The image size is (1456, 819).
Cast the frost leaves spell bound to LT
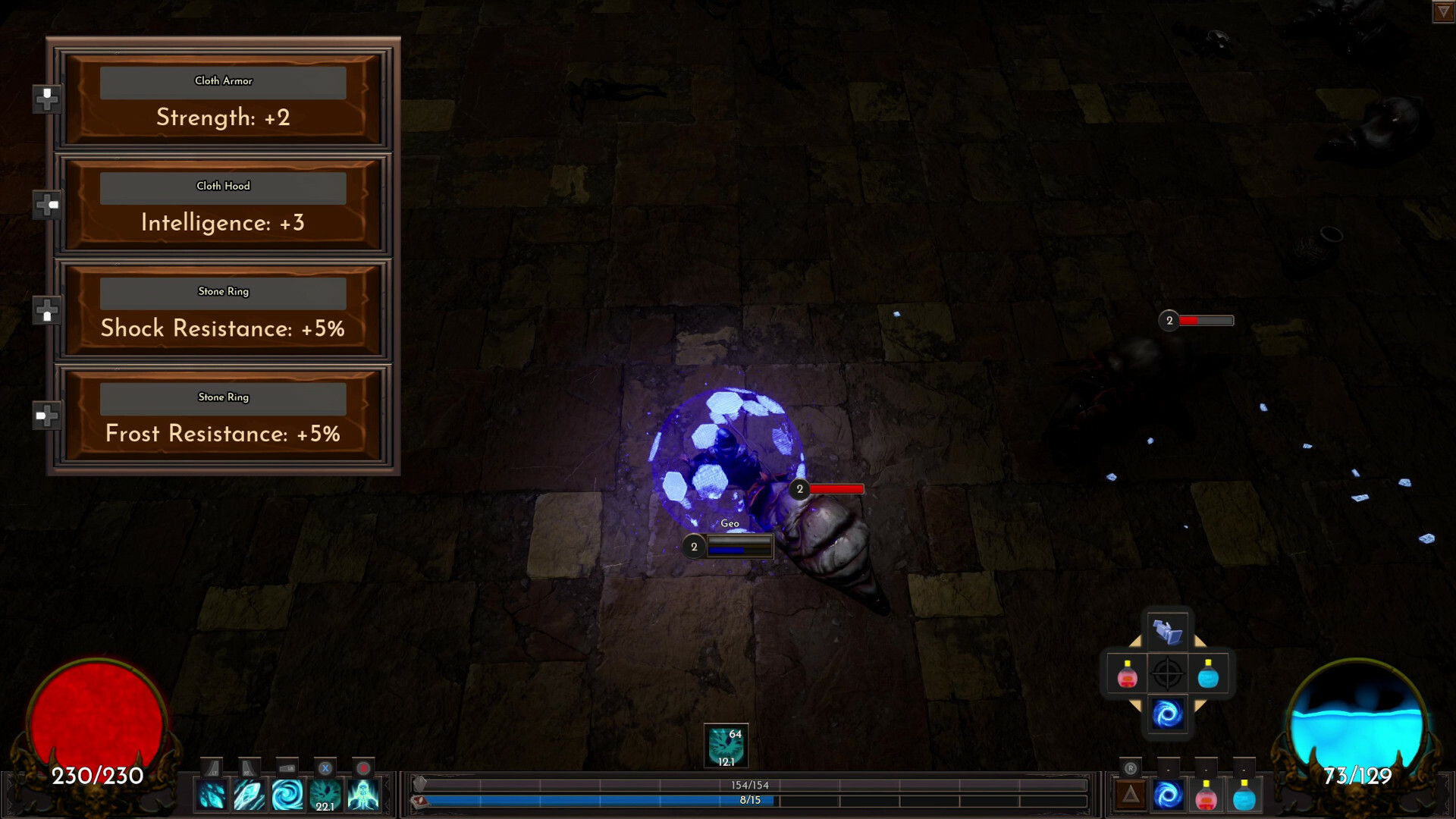point(211,795)
